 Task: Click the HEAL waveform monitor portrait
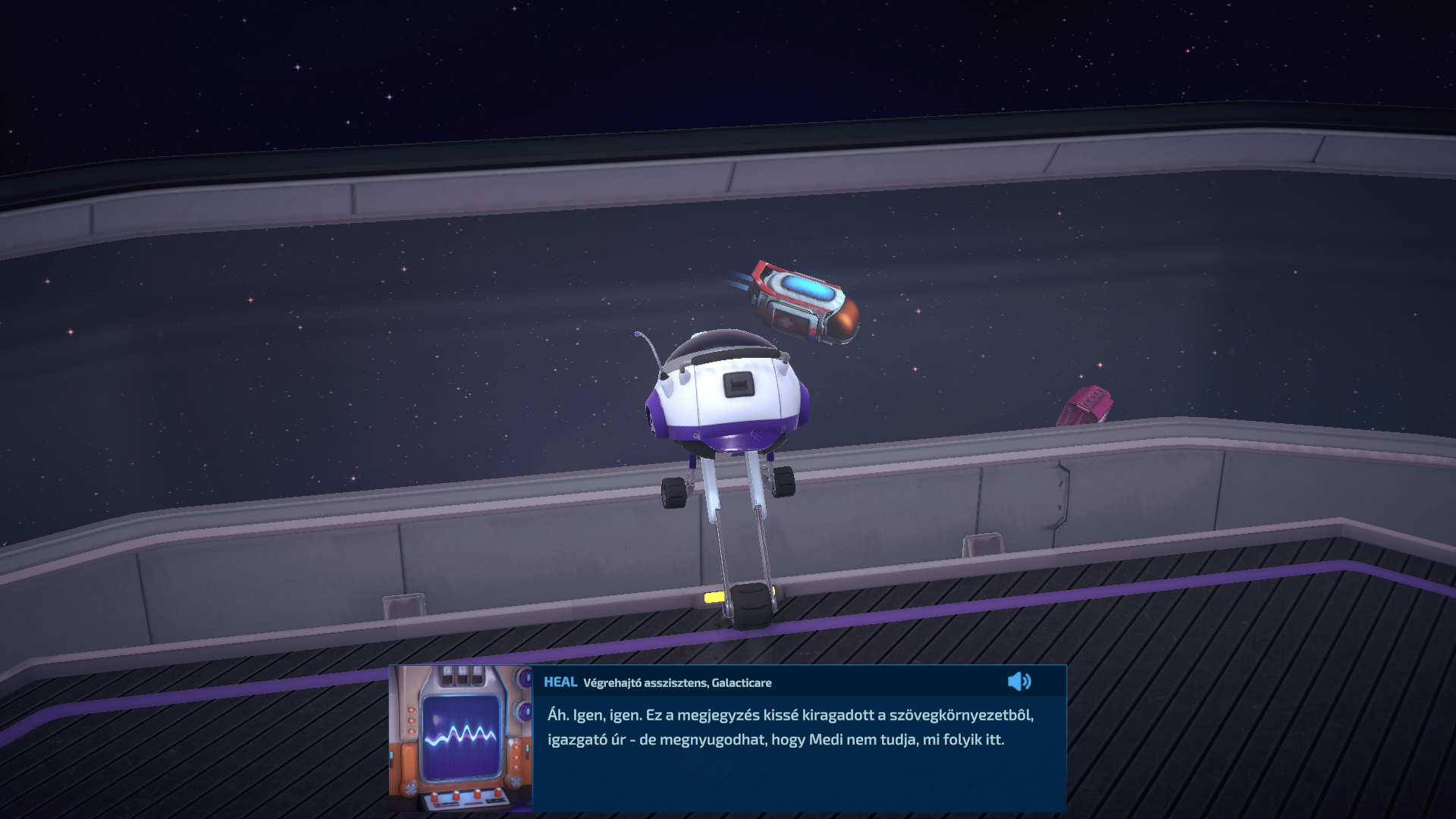(x=460, y=738)
